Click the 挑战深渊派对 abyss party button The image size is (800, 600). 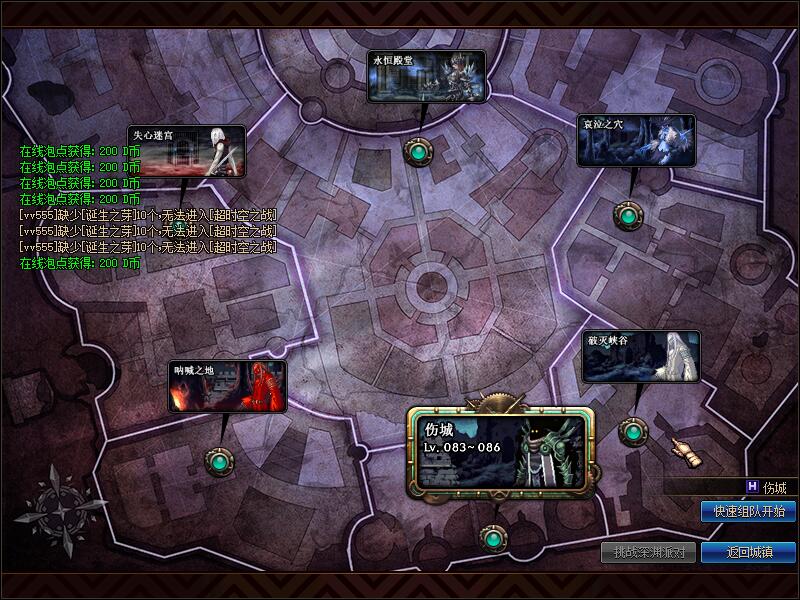tap(648, 552)
